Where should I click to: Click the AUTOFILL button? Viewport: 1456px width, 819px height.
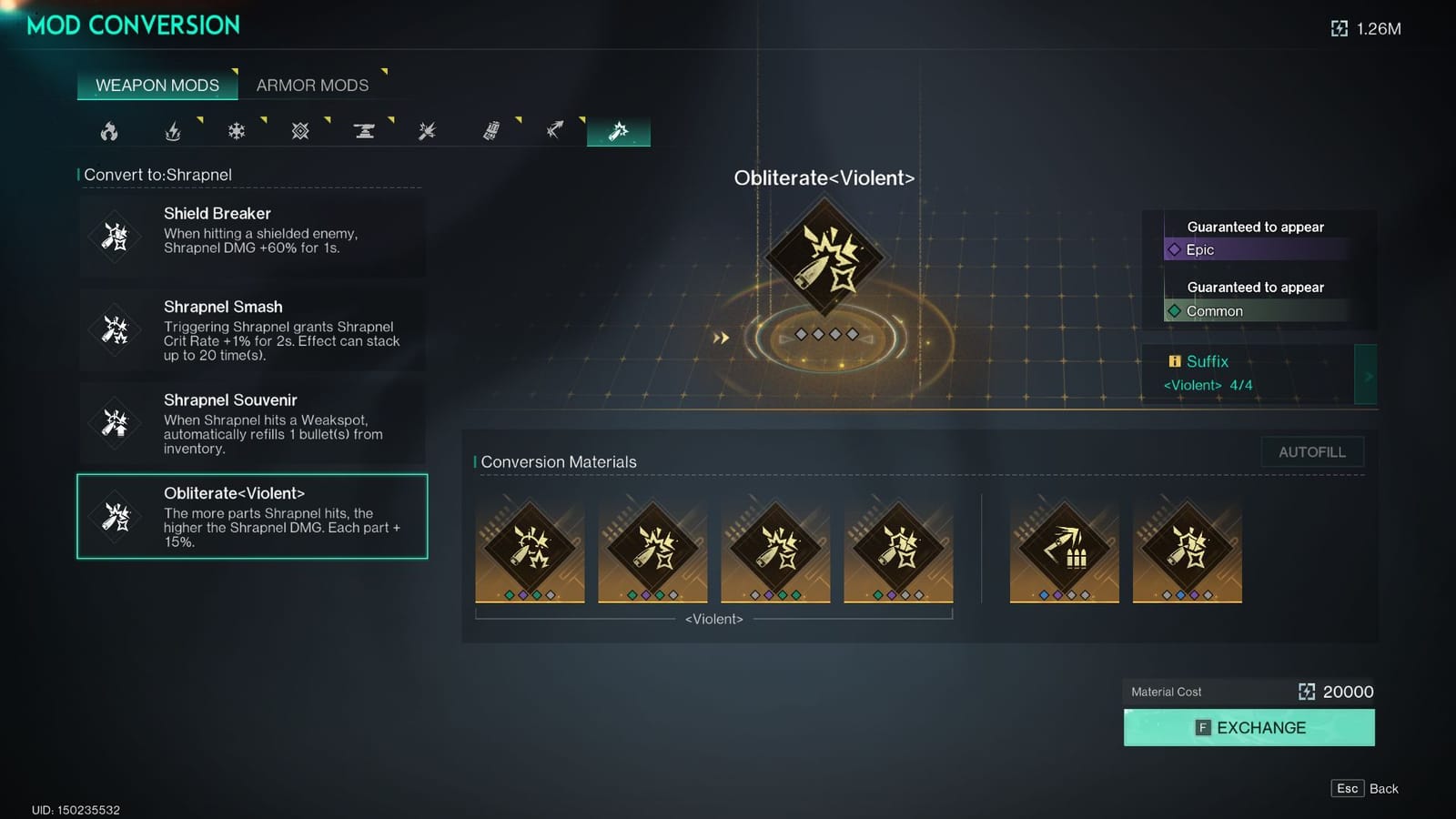[x=1311, y=451]
